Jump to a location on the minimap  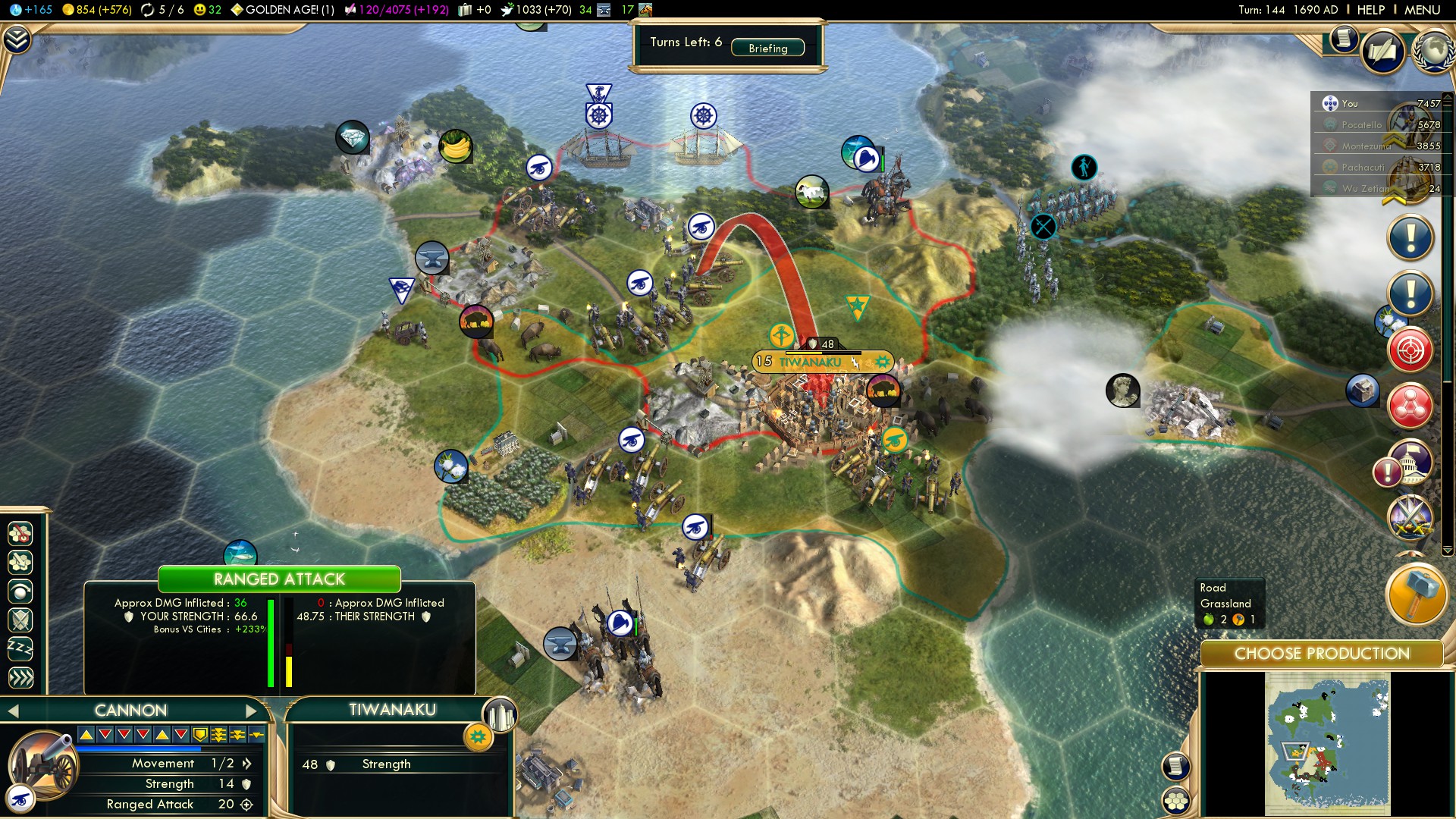(1327, 747)
